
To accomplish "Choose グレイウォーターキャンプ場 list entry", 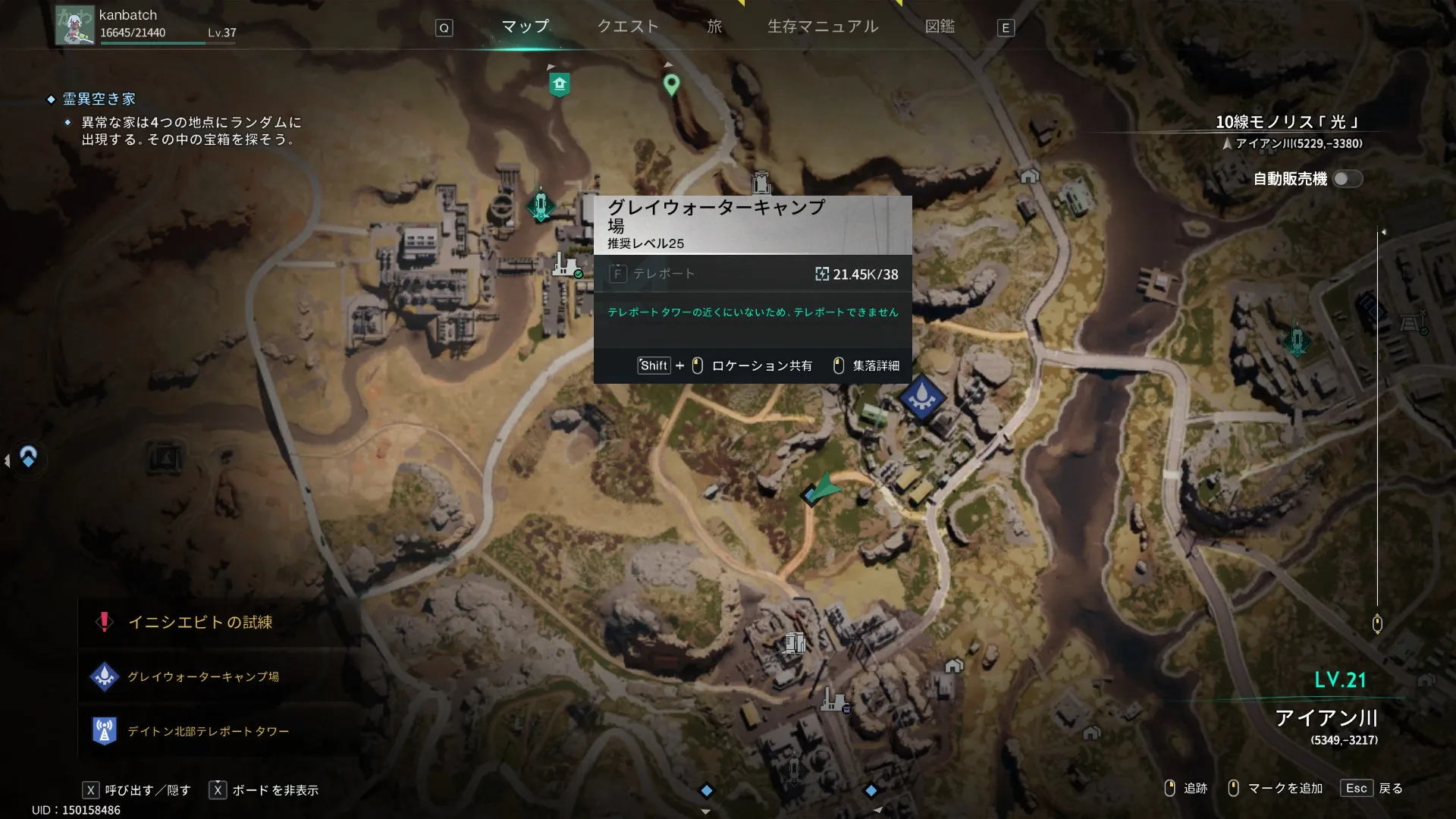I will (x=202, y=676).
